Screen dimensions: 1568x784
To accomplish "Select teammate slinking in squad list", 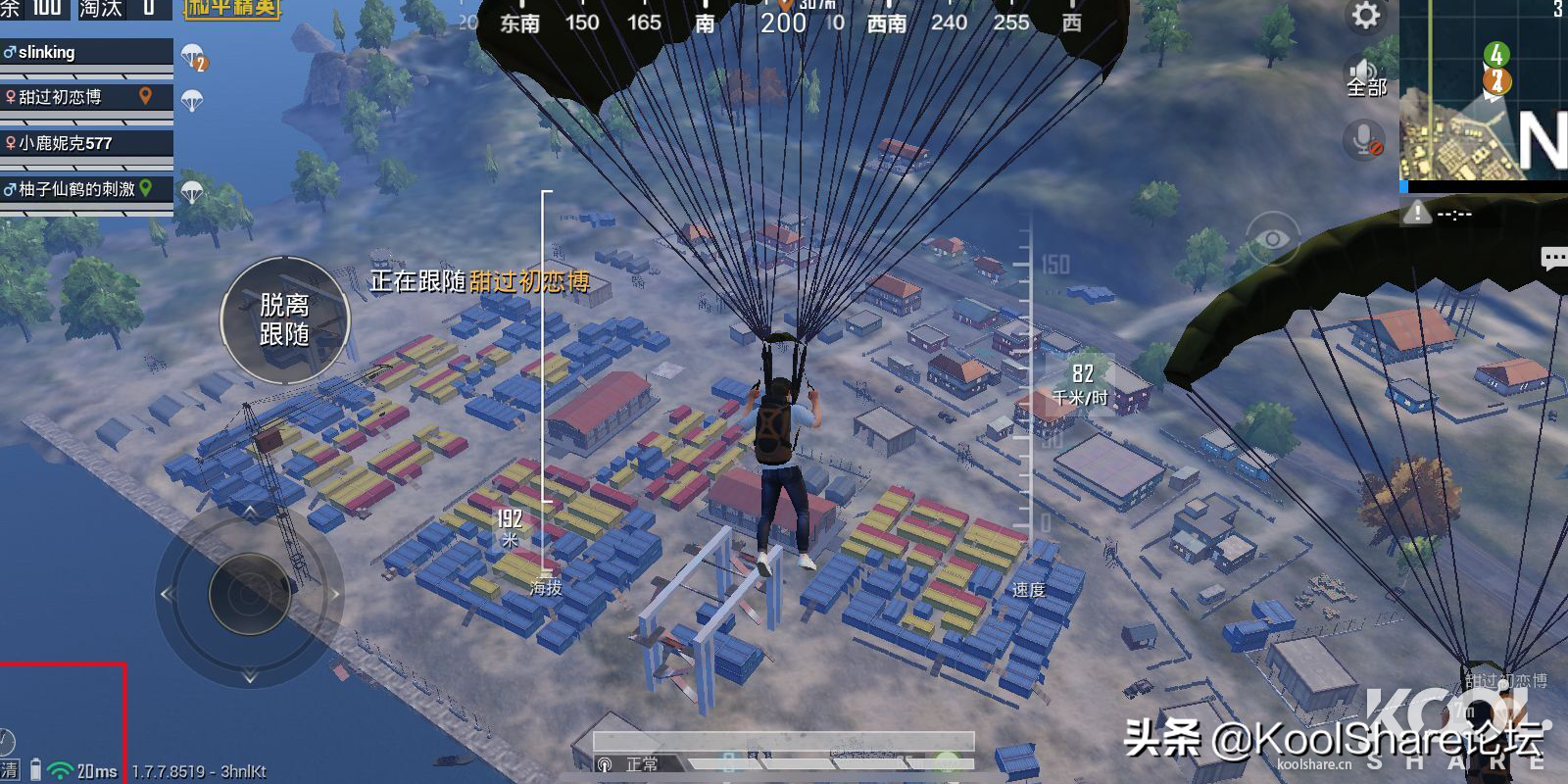I will pos(86,53).
